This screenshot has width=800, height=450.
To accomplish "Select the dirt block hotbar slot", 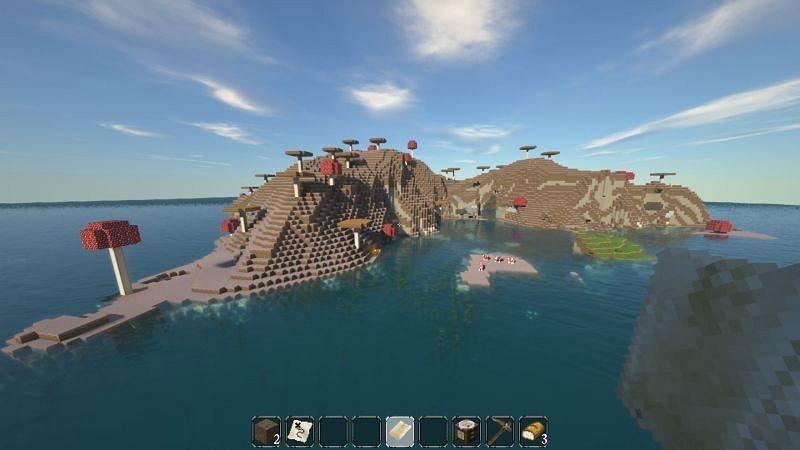I will 266,431.
